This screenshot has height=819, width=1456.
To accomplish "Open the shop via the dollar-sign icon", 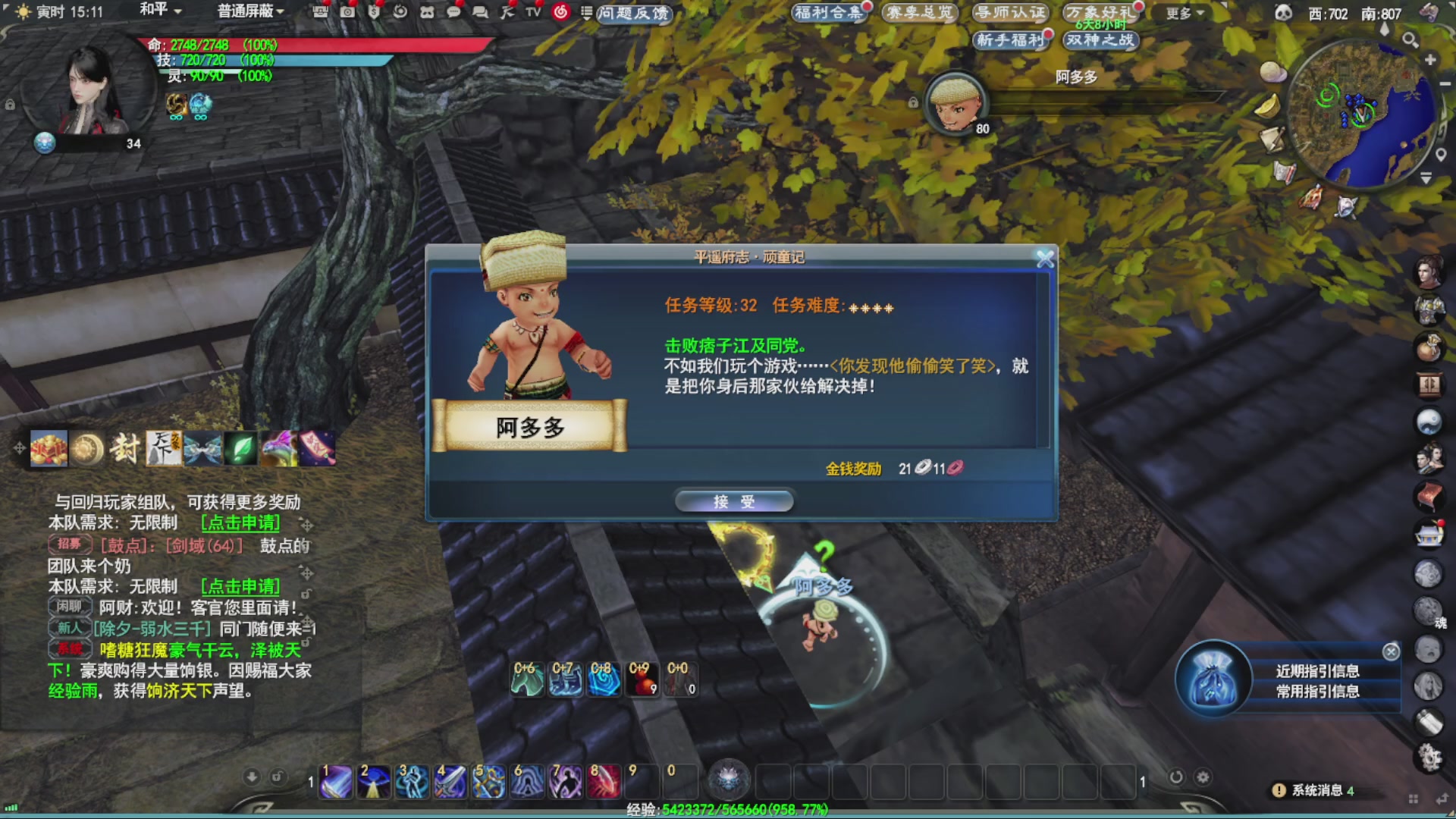I will [375, 13].
